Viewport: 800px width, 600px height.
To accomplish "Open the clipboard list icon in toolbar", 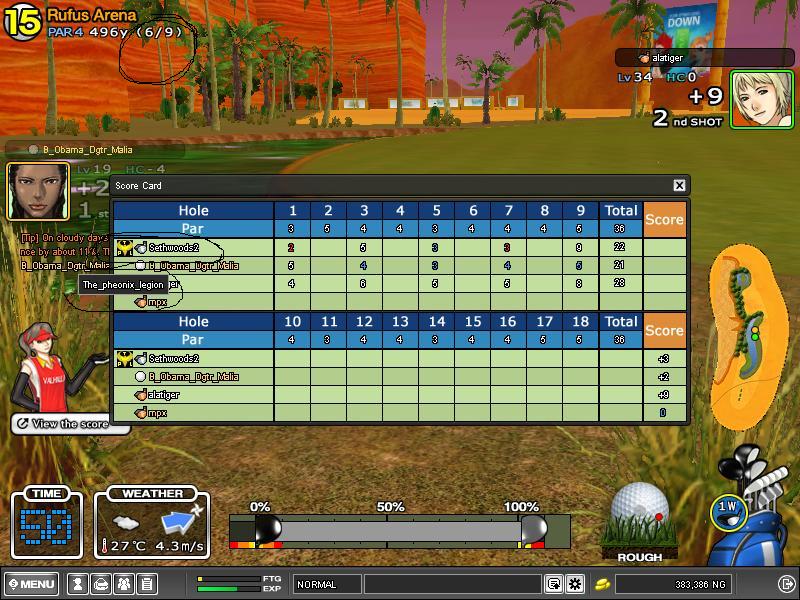I will coord(146,584).
